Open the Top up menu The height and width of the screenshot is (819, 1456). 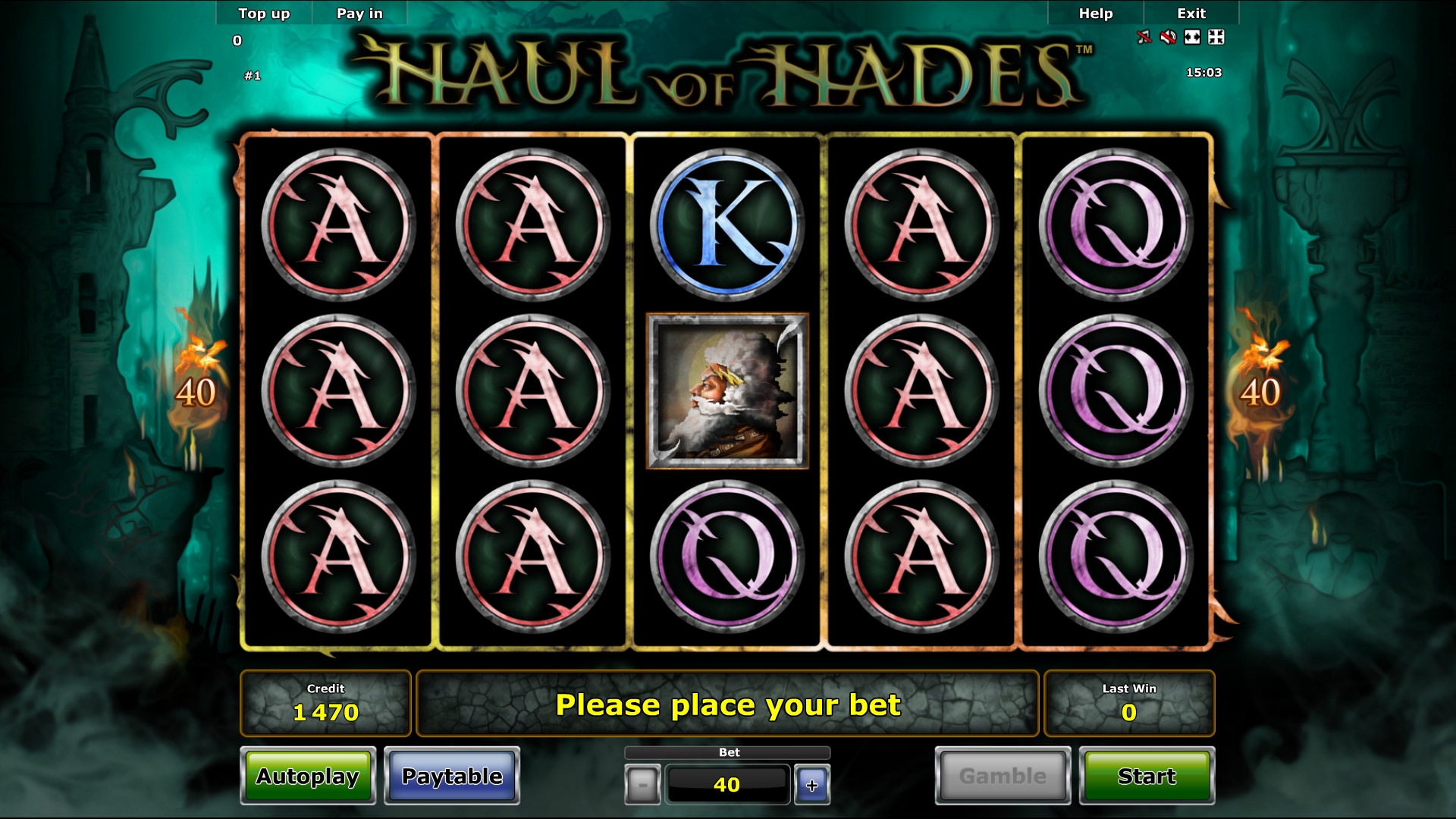(x=264, y=13)
